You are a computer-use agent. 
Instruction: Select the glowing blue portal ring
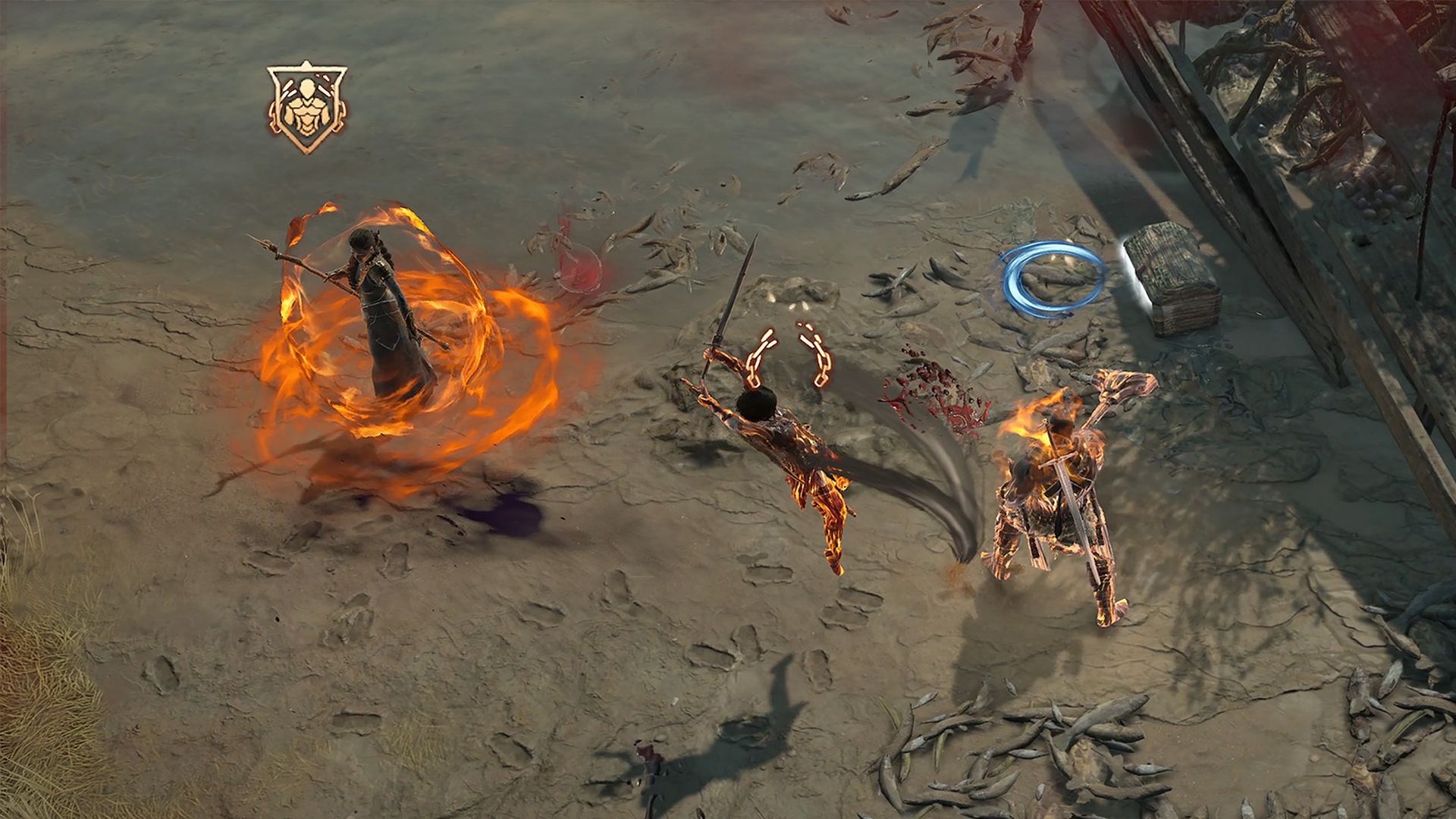tap(1053, 276)
